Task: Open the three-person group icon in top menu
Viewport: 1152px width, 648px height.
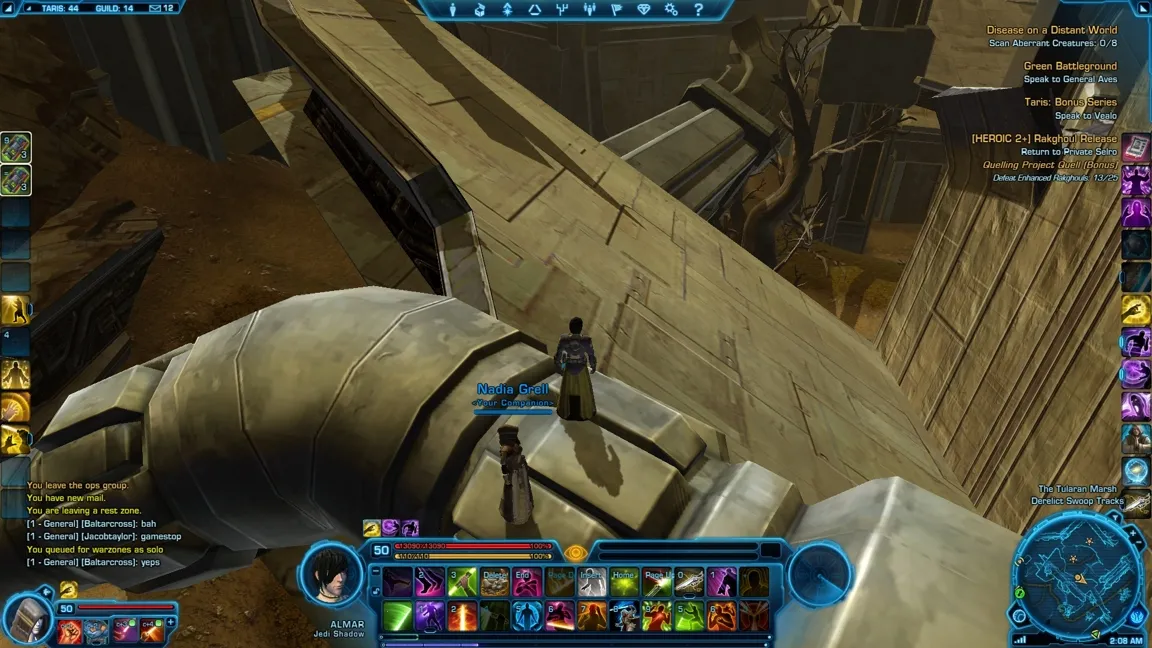Action: click(x=590, y=10)
